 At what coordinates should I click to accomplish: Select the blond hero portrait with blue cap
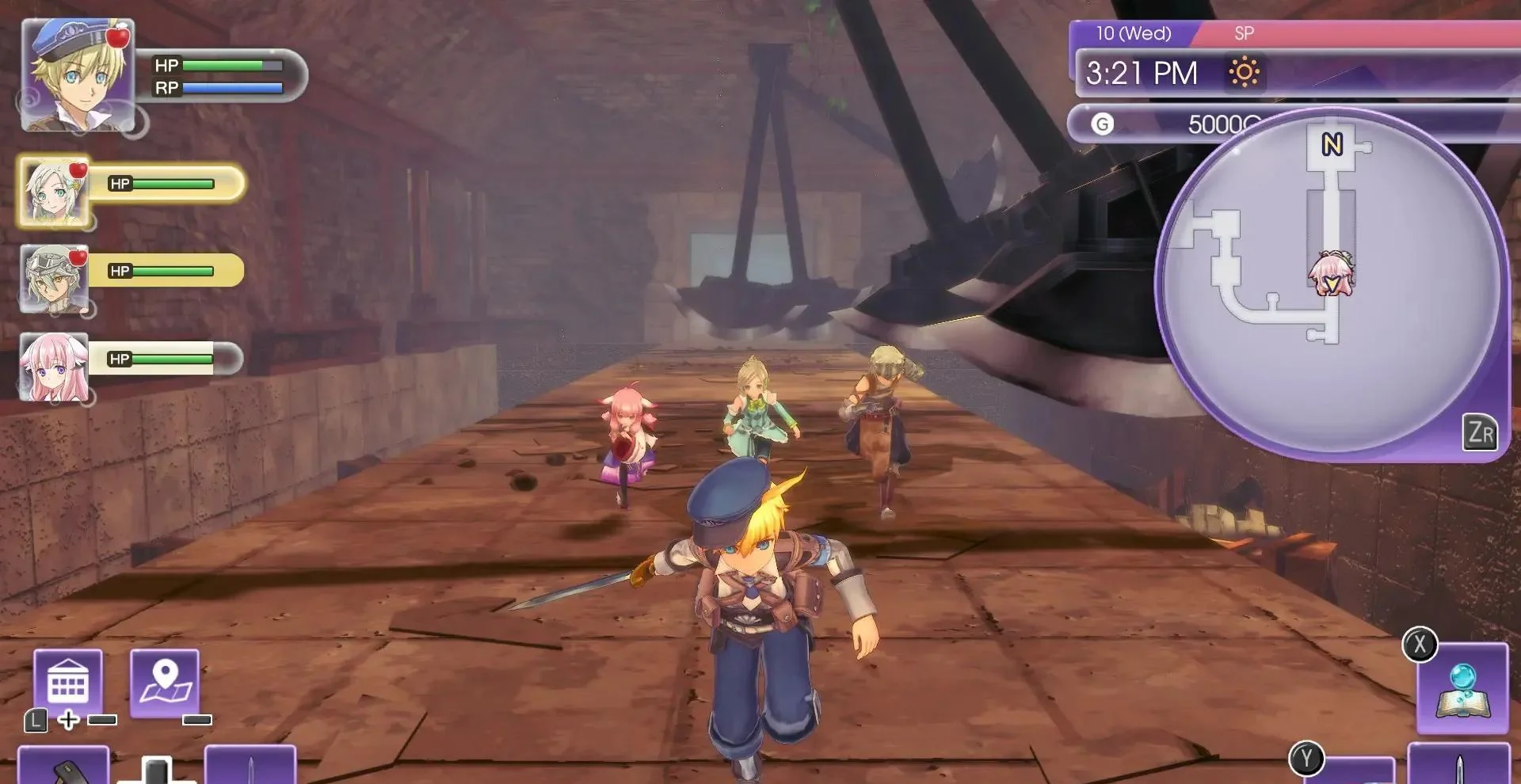[78, 75]
